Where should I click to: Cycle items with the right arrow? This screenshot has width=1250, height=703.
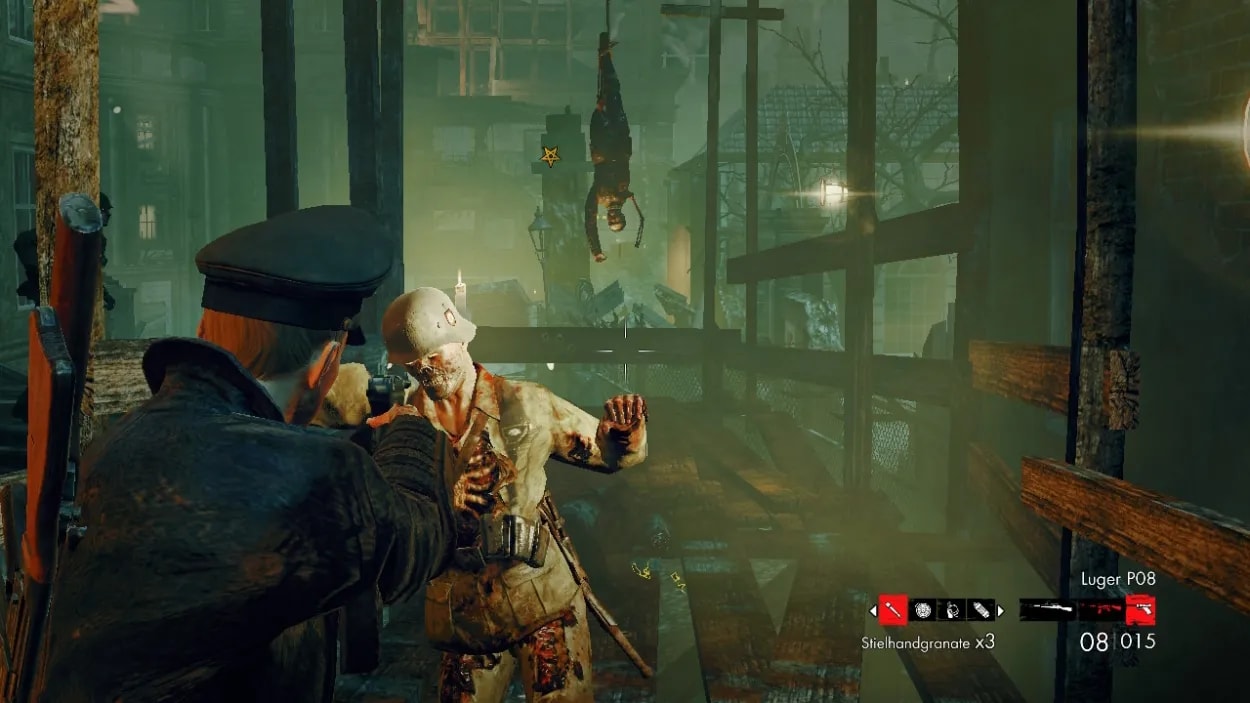pos(1000,610)
